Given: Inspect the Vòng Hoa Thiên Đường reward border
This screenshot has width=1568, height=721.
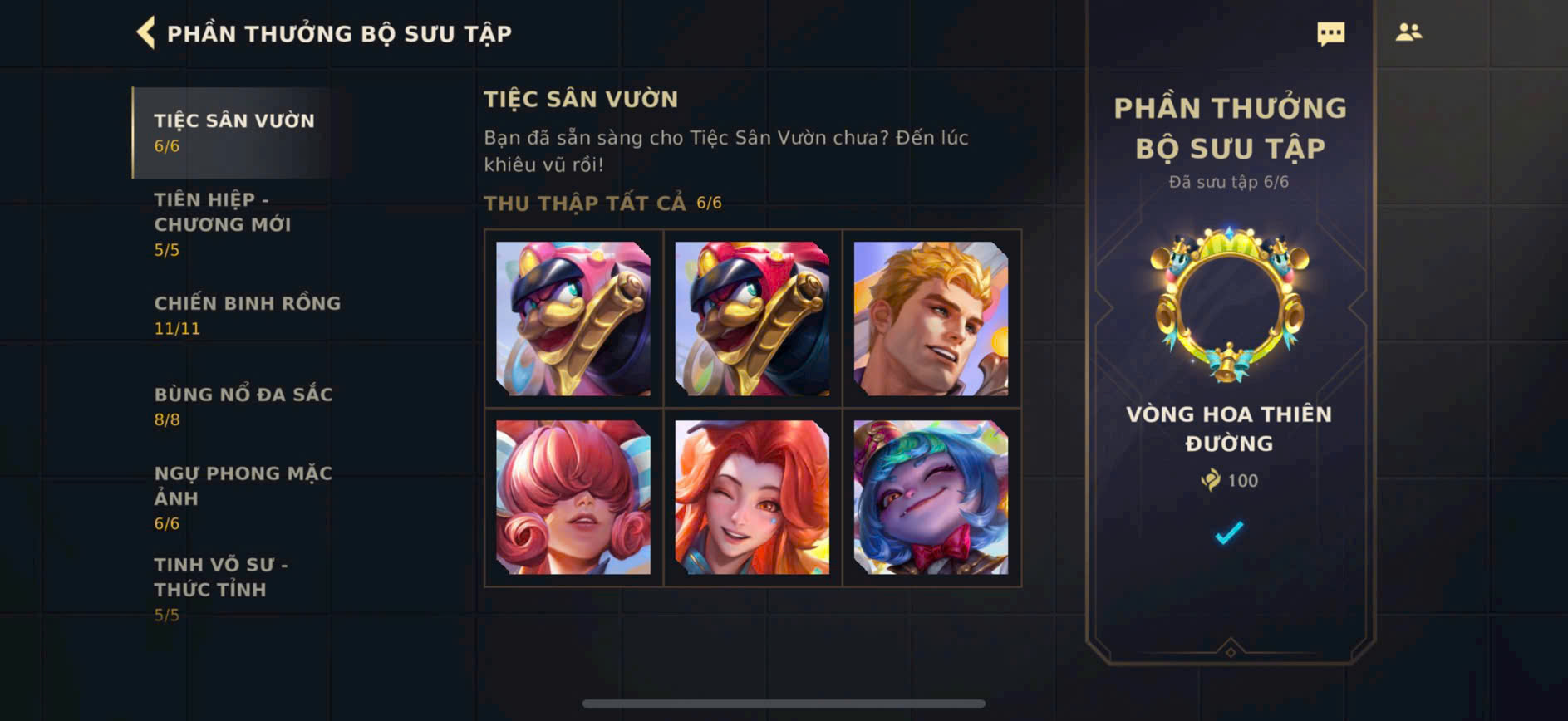Looking at the screenshot, I should pos(1230,306).
